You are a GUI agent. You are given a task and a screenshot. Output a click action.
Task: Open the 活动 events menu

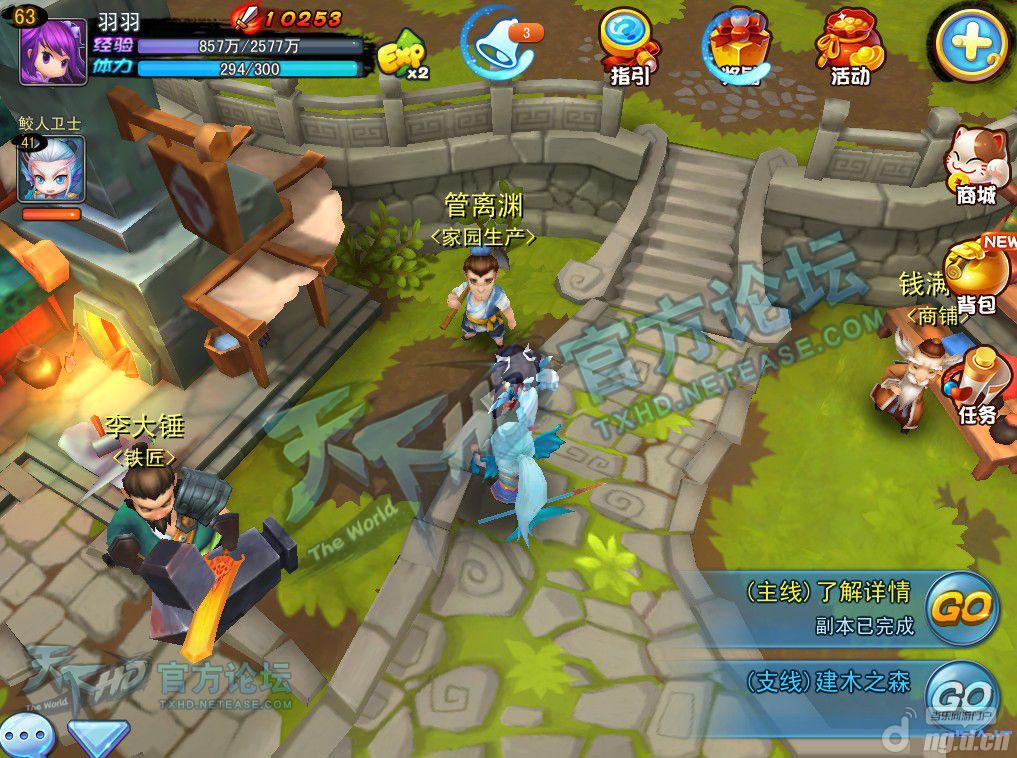[848, 45]
